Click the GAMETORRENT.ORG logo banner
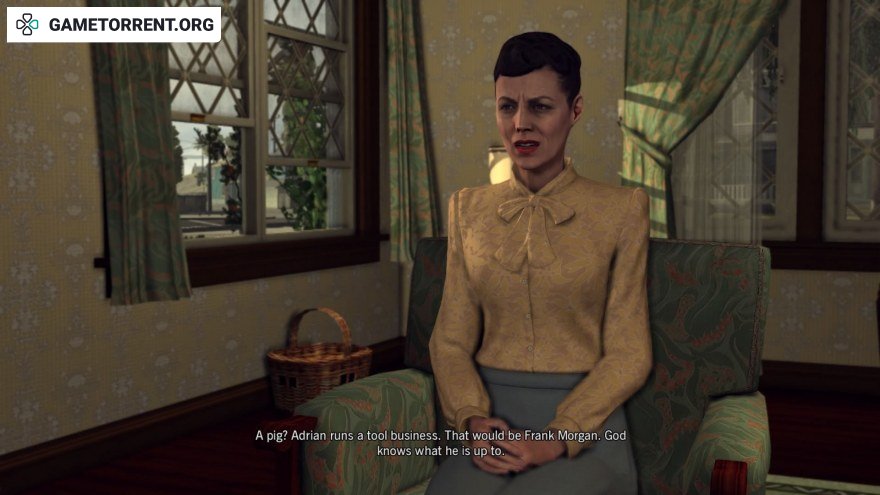The width and height of the screenshot is (880, 495). pyautogui.click(x=114, y=24)
